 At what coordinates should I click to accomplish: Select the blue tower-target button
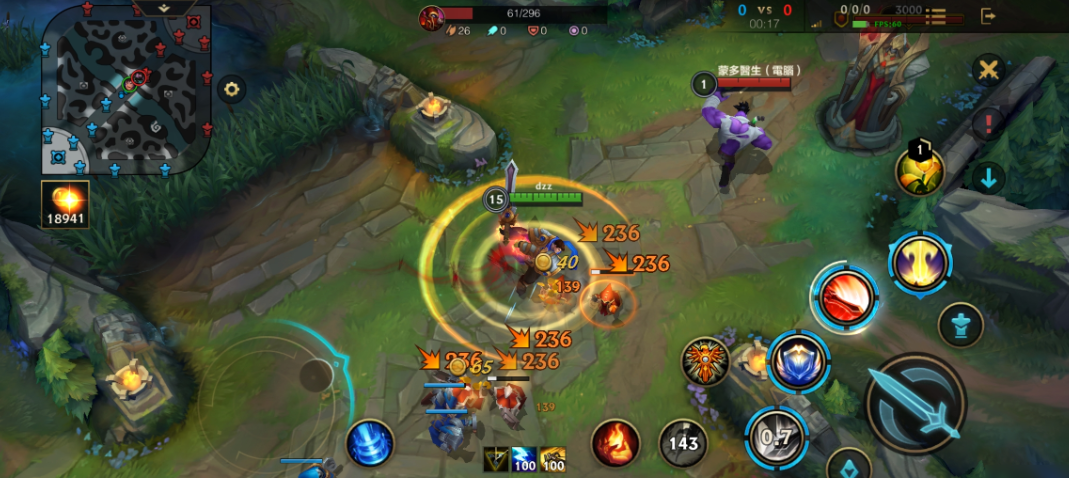(x=960, y=325)
